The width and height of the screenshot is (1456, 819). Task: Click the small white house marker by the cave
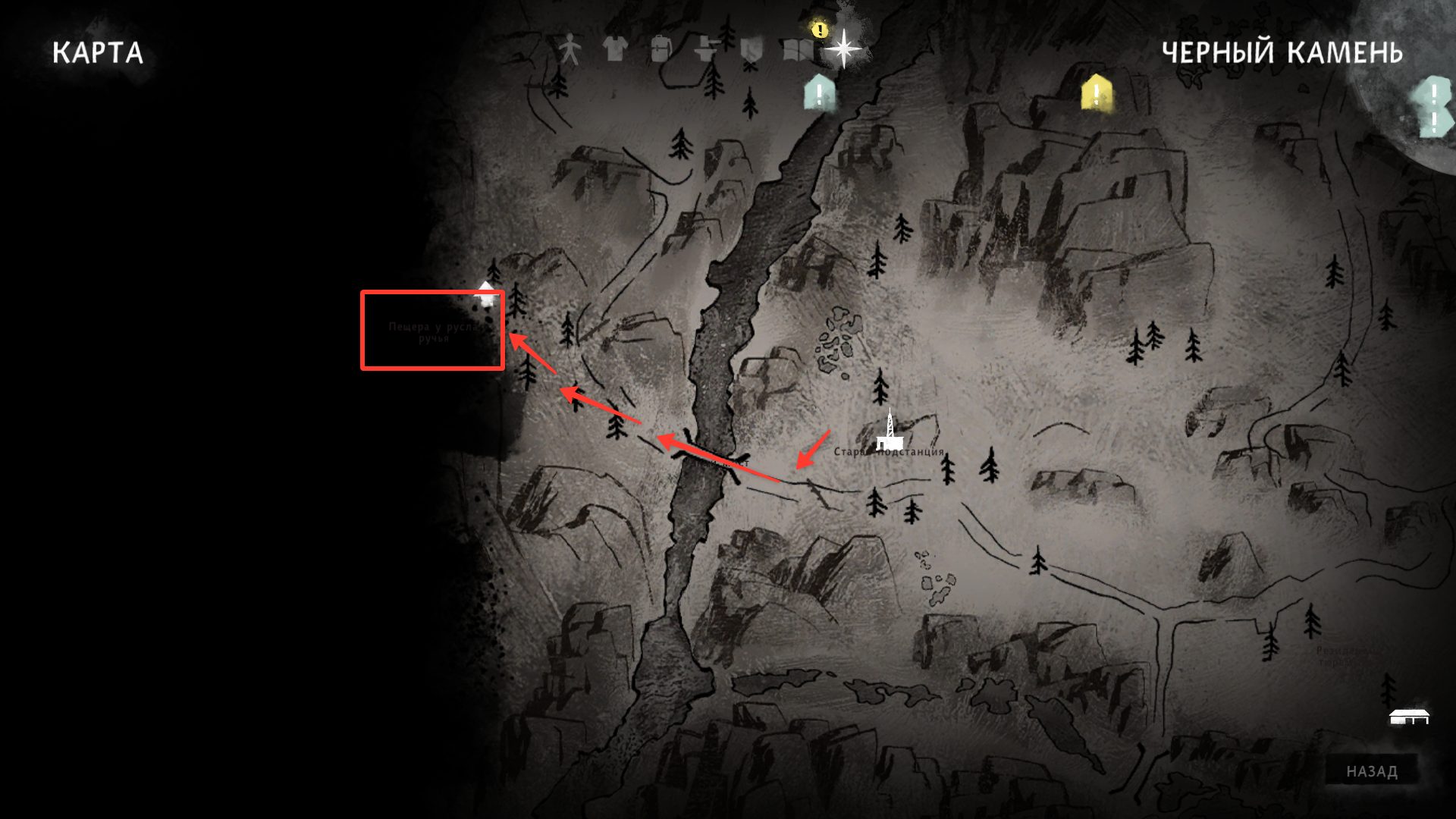[487, 294]
